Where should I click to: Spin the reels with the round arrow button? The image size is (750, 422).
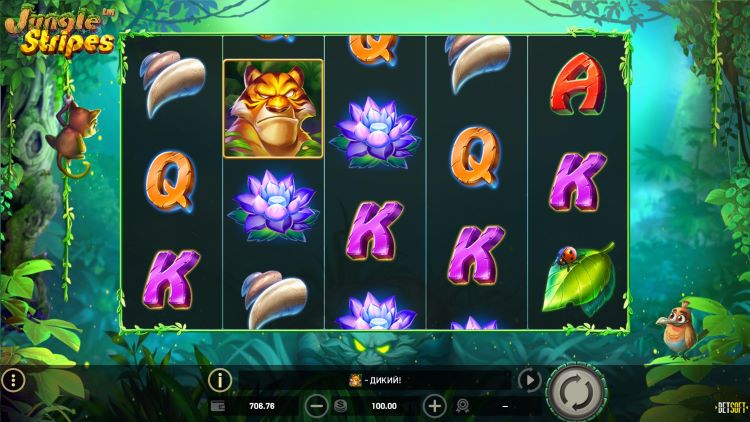pos(573,388)
